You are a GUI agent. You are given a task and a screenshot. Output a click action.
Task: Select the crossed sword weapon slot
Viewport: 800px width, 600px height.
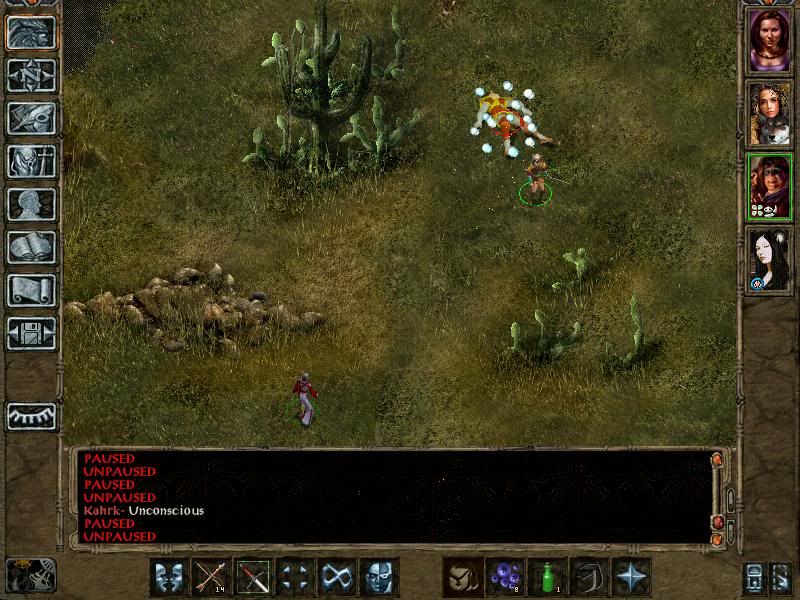(254, 577)
